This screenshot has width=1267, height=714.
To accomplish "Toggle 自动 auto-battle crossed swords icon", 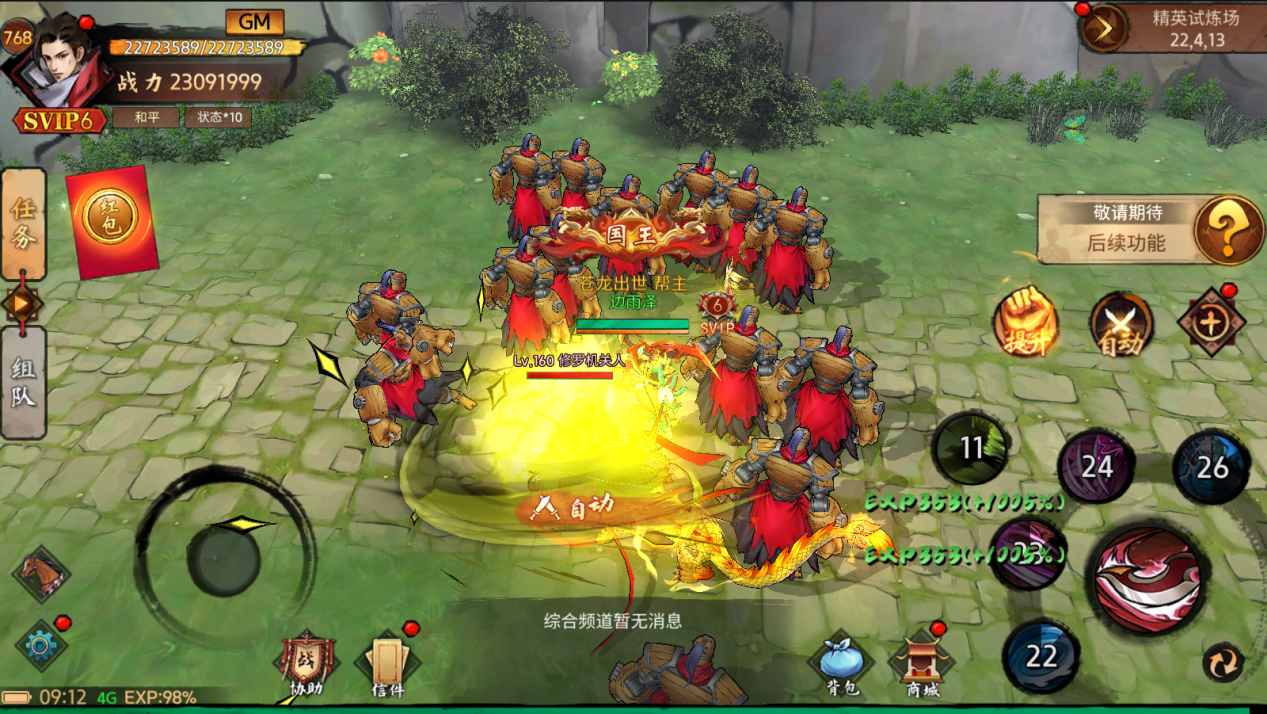I will click(1120, 323).
